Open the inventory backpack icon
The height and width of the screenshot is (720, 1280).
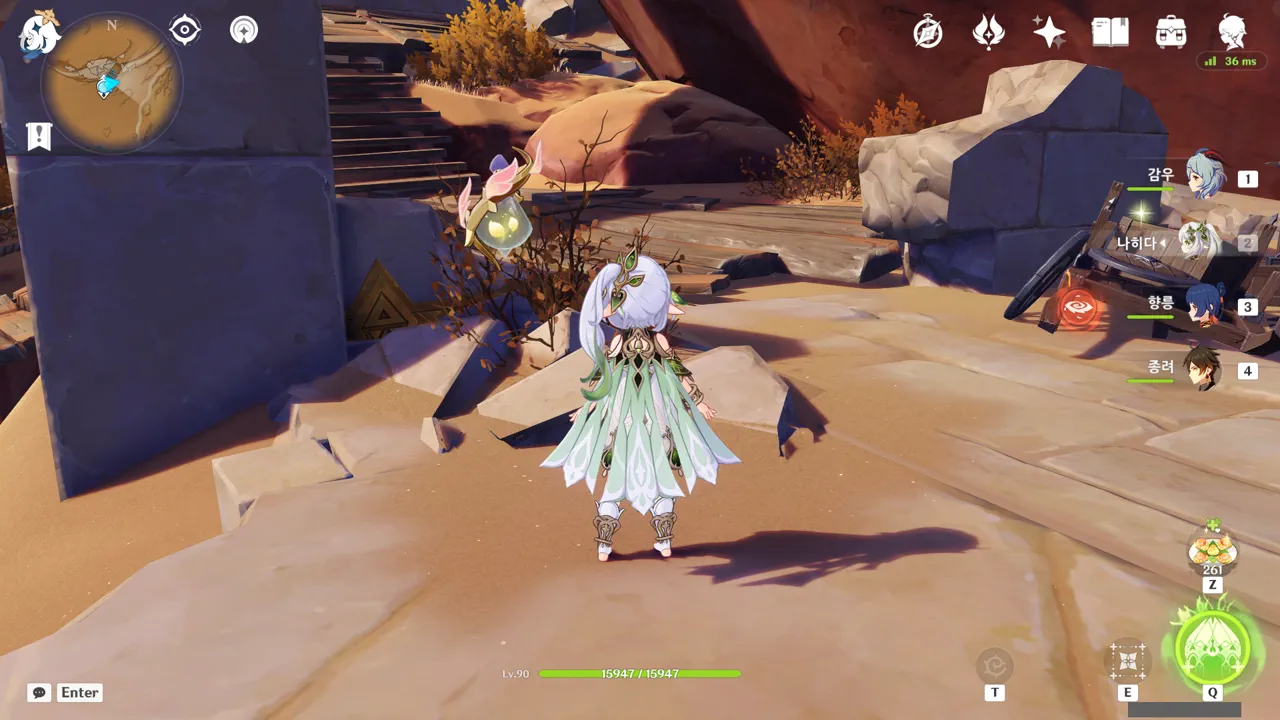(1171, 32)
